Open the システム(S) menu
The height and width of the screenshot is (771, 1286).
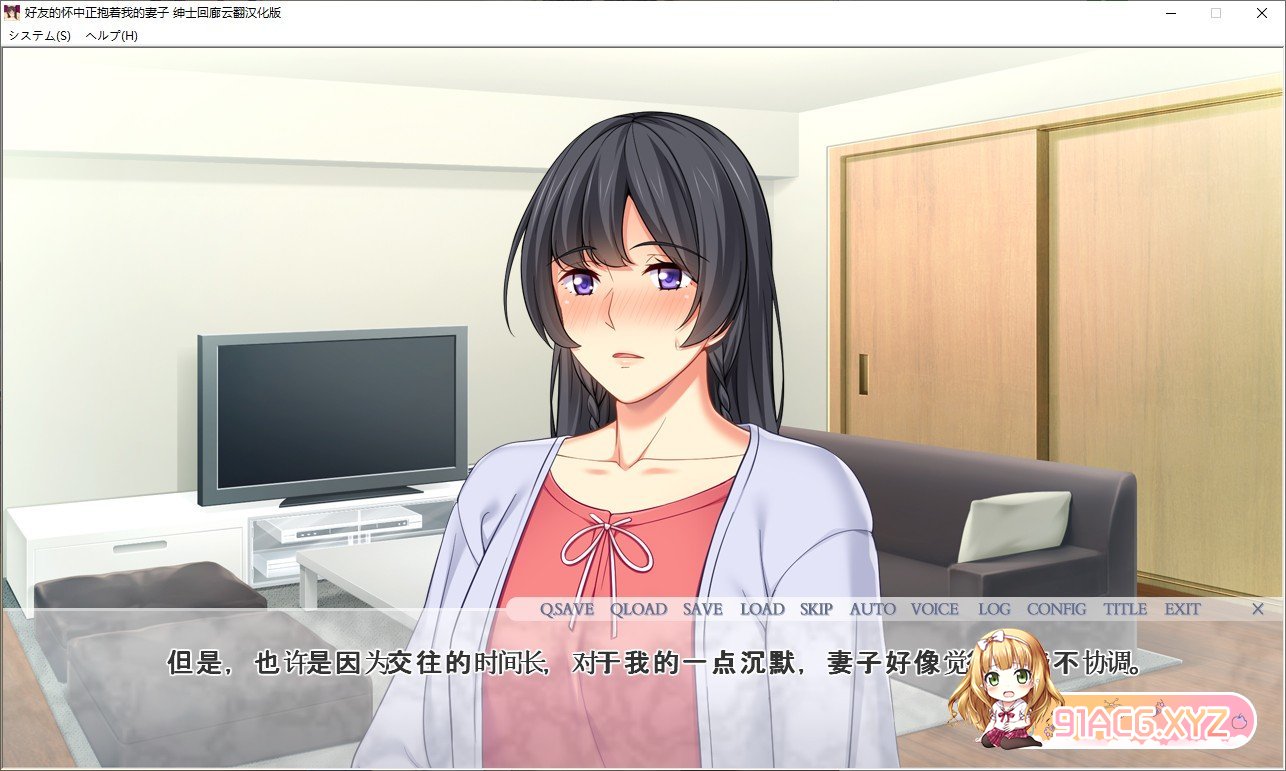[38, 34]
